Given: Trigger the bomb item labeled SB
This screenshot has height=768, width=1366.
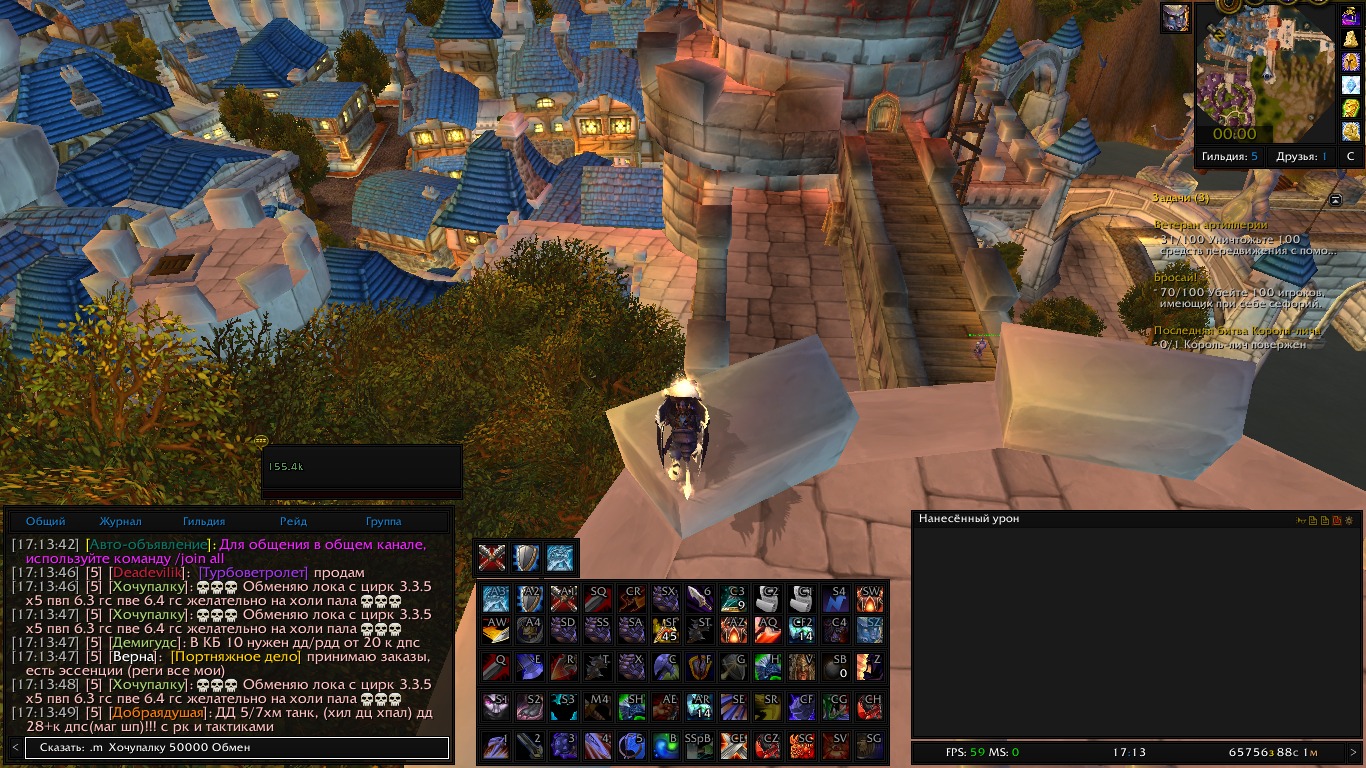Looking at the screenshot, I should [835, 666].
